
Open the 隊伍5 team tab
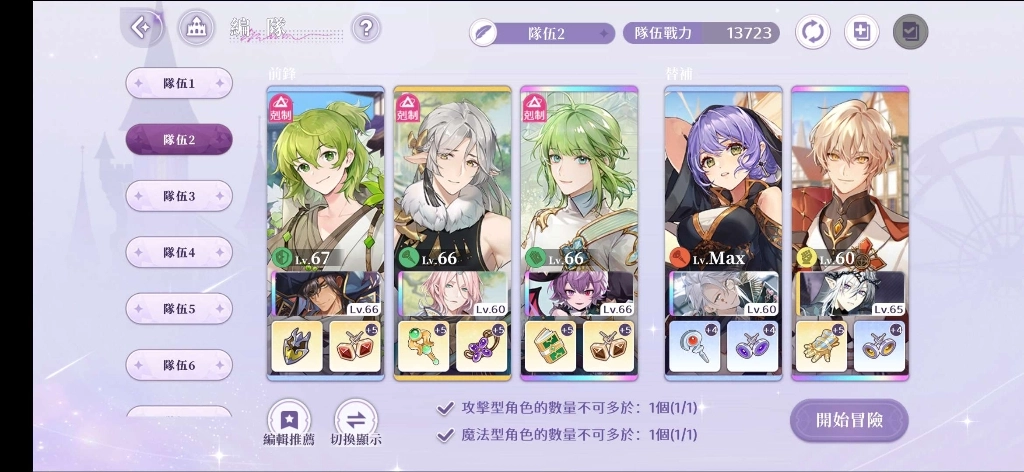coord(179,308)
